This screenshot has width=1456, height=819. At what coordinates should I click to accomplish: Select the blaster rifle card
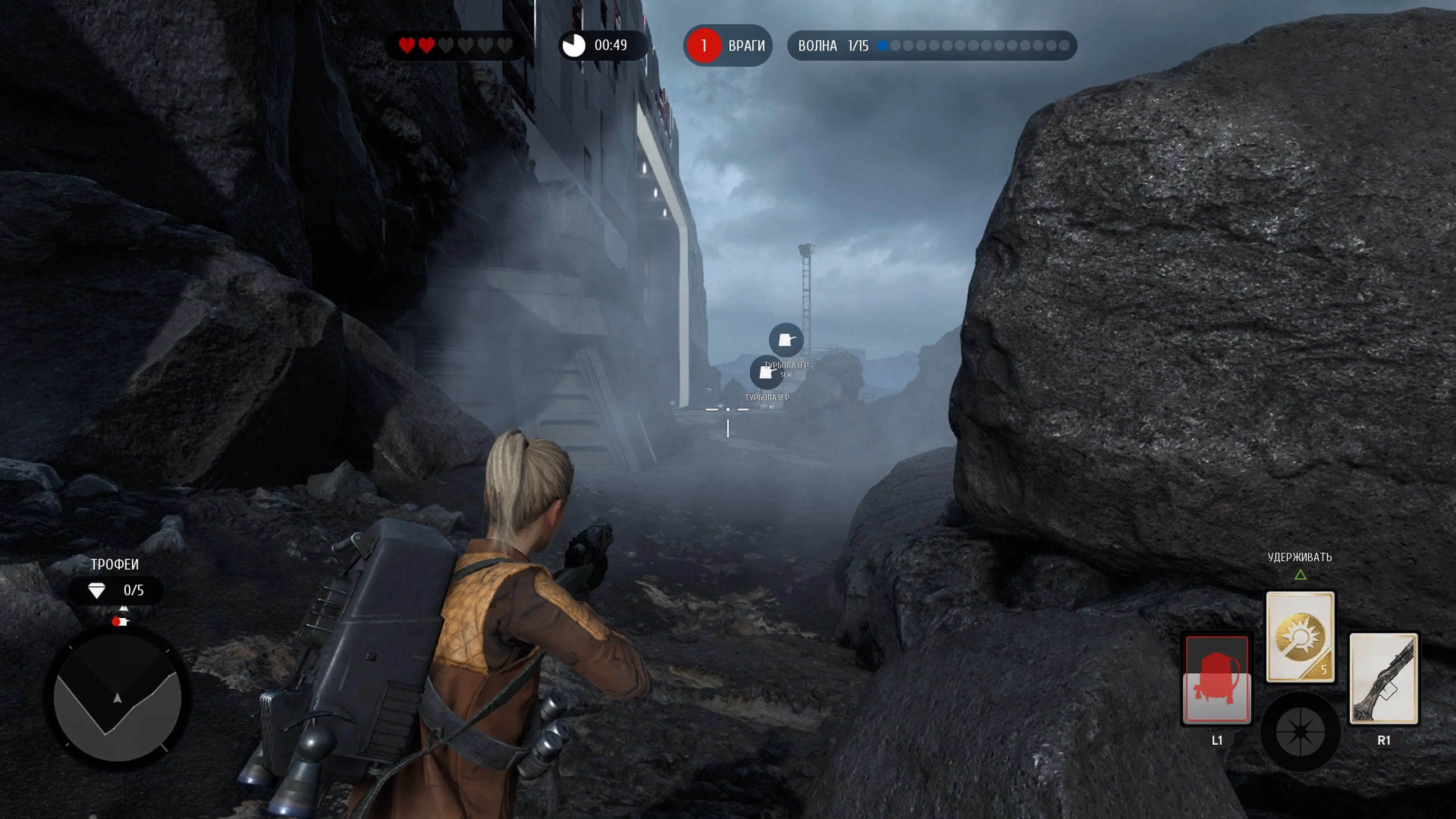(1383, 678)
